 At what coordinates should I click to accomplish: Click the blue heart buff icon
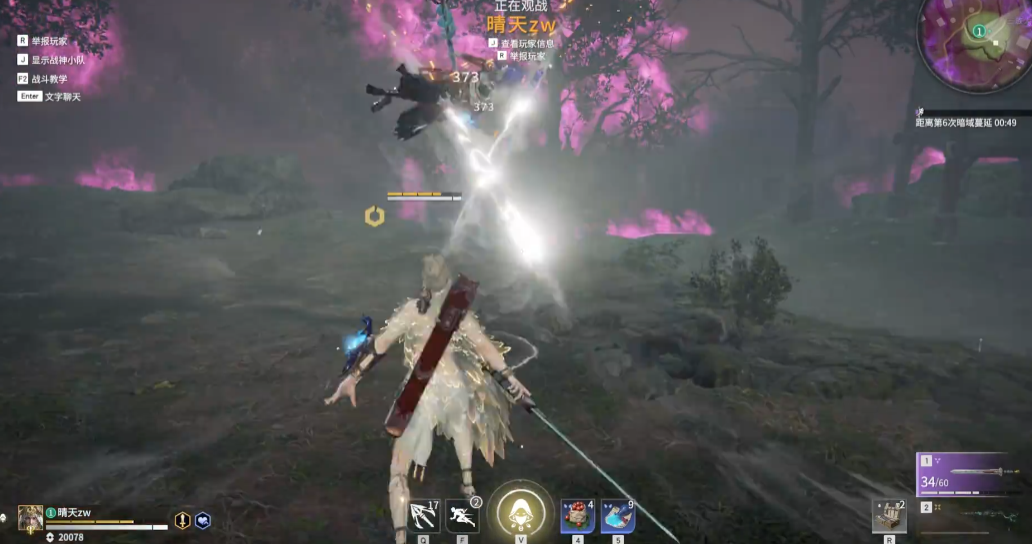click(x=202, y=520)
